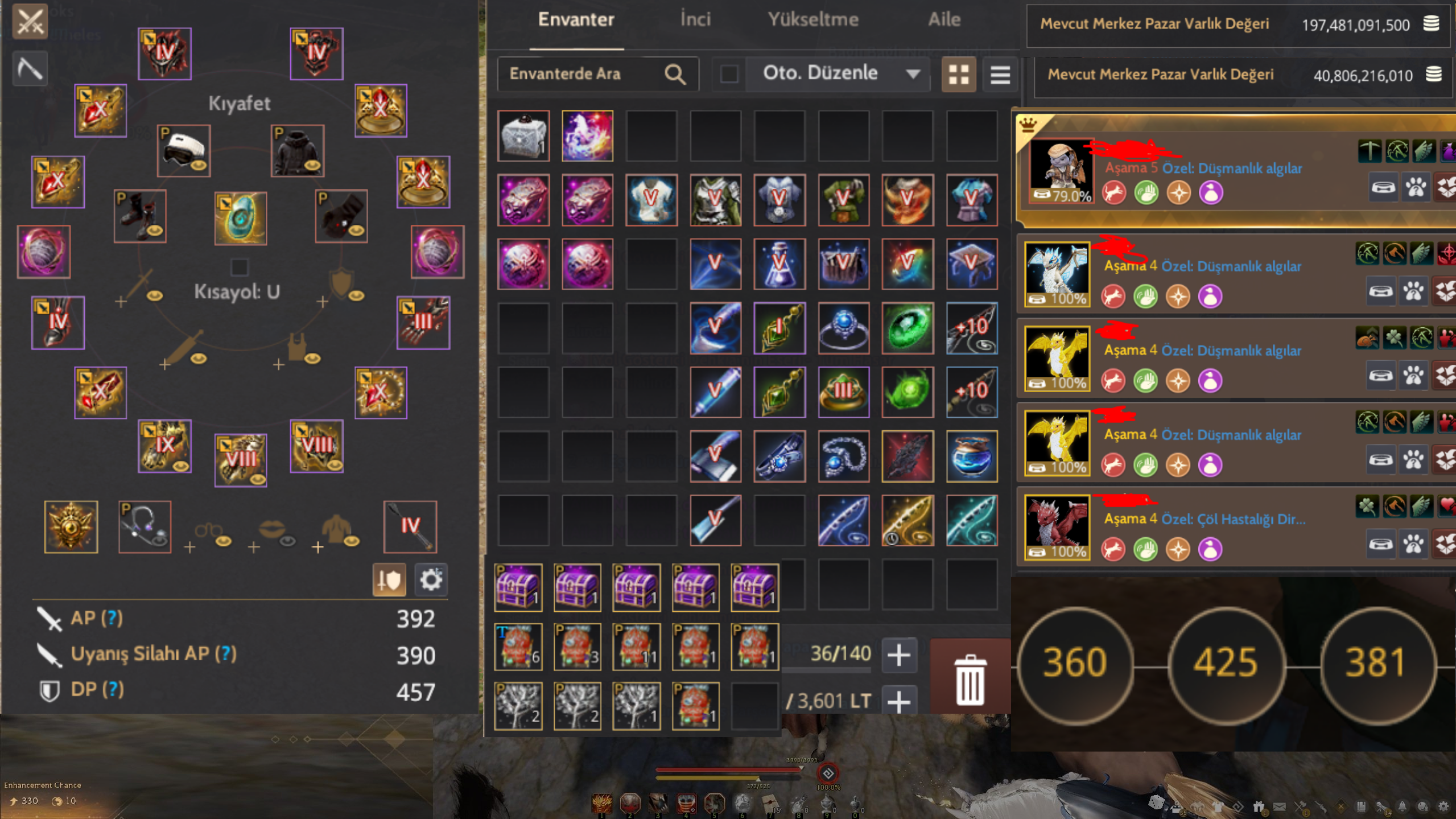Click the paw icon on the tier 4 dragon pet

click(1414, 291)
